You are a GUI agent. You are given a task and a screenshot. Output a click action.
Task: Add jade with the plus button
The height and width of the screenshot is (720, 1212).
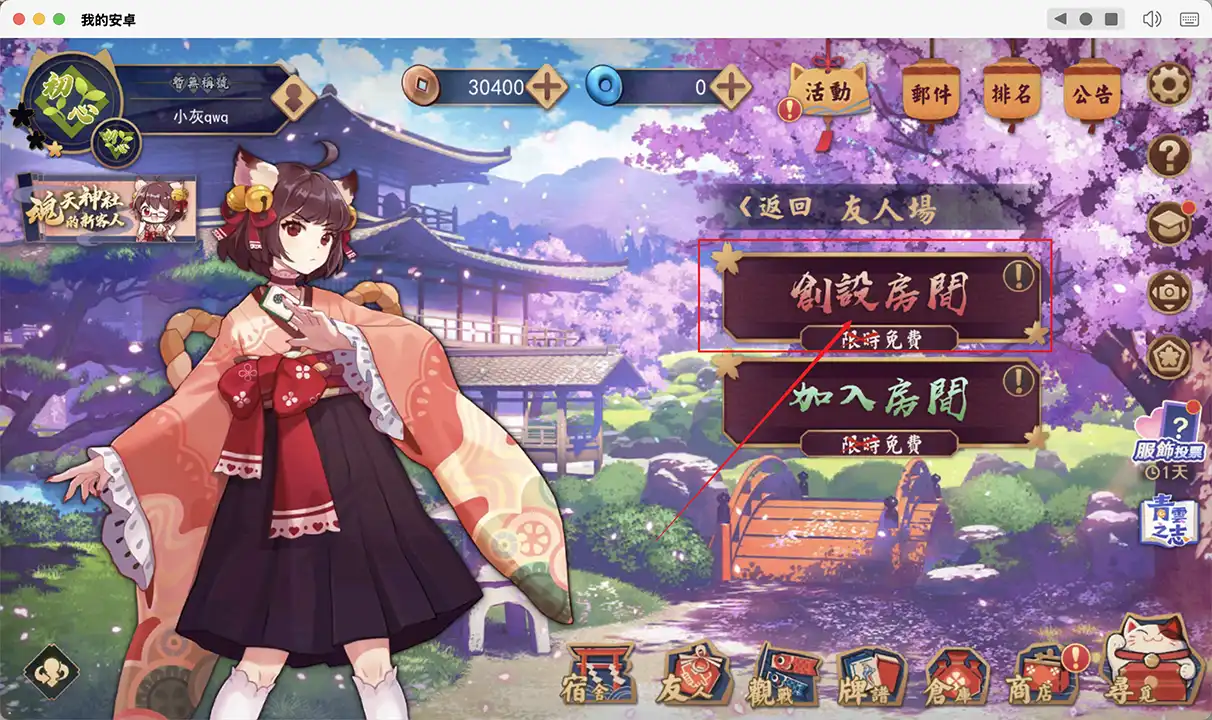pyautogui.click(x=732, y=88)
